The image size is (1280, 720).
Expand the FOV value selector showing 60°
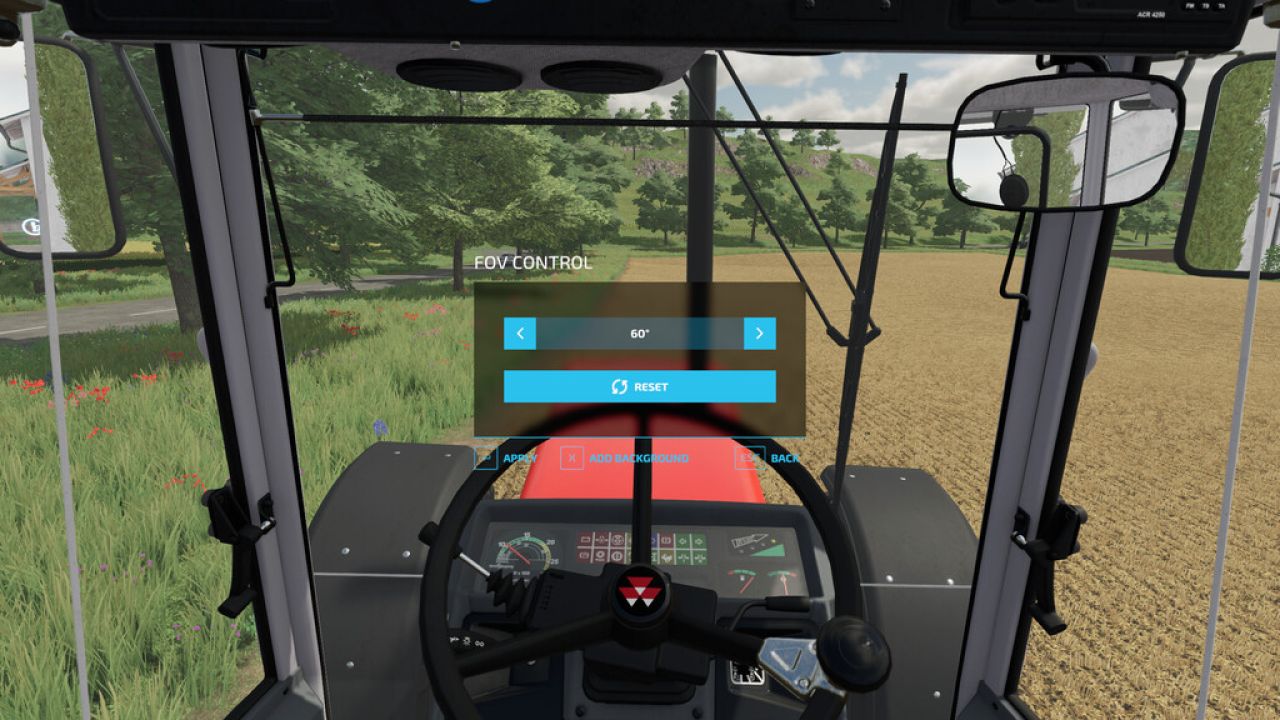coord(640,333)
